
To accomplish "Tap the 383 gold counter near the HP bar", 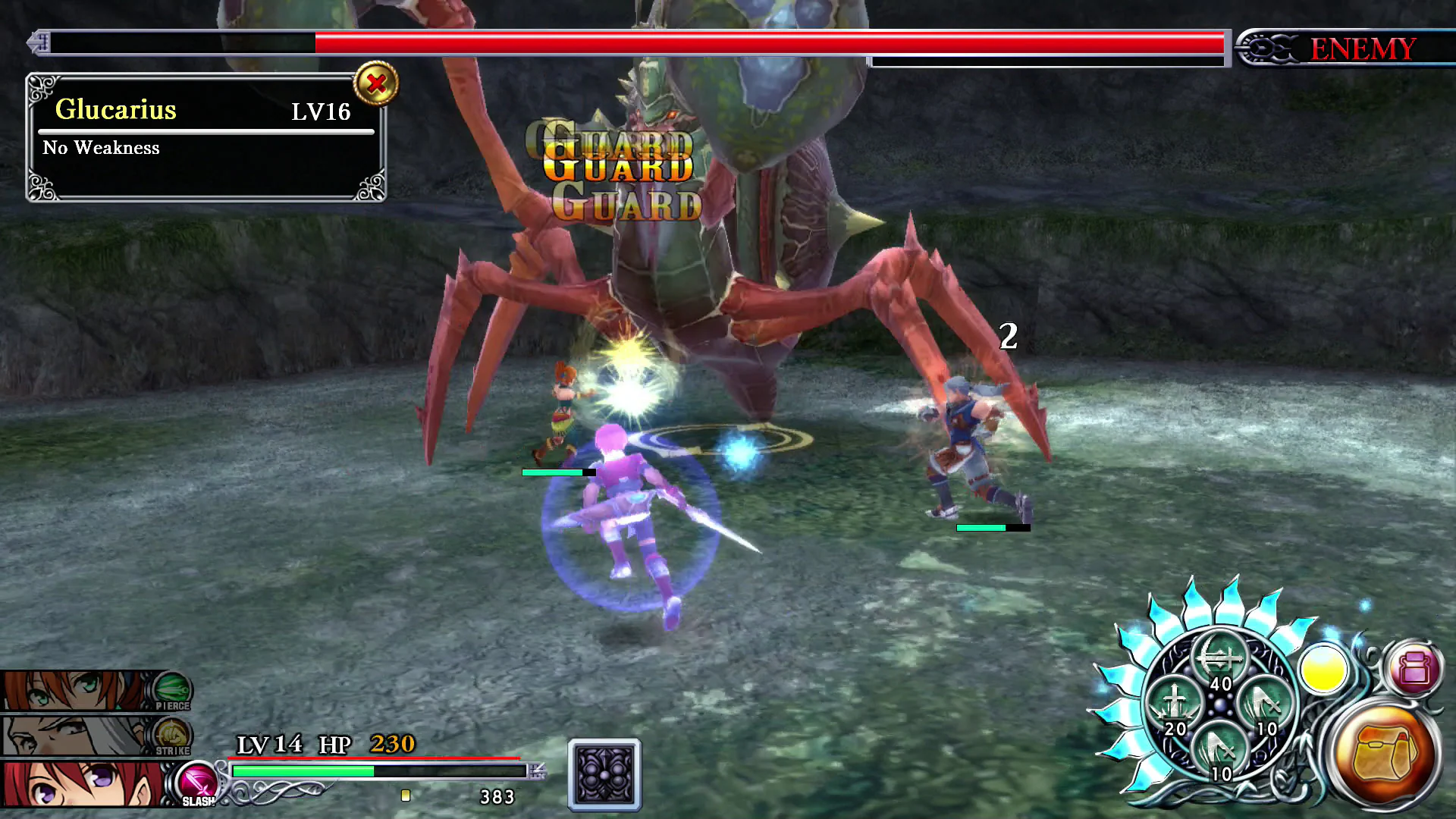I will [x=497, y=796].
